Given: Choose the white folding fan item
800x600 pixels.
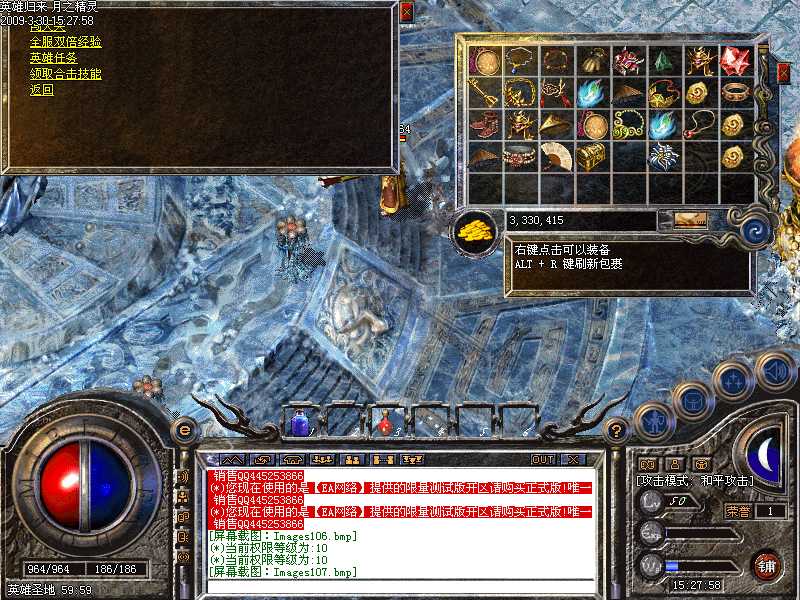Looking at the screenshot, I should (555, 155).
